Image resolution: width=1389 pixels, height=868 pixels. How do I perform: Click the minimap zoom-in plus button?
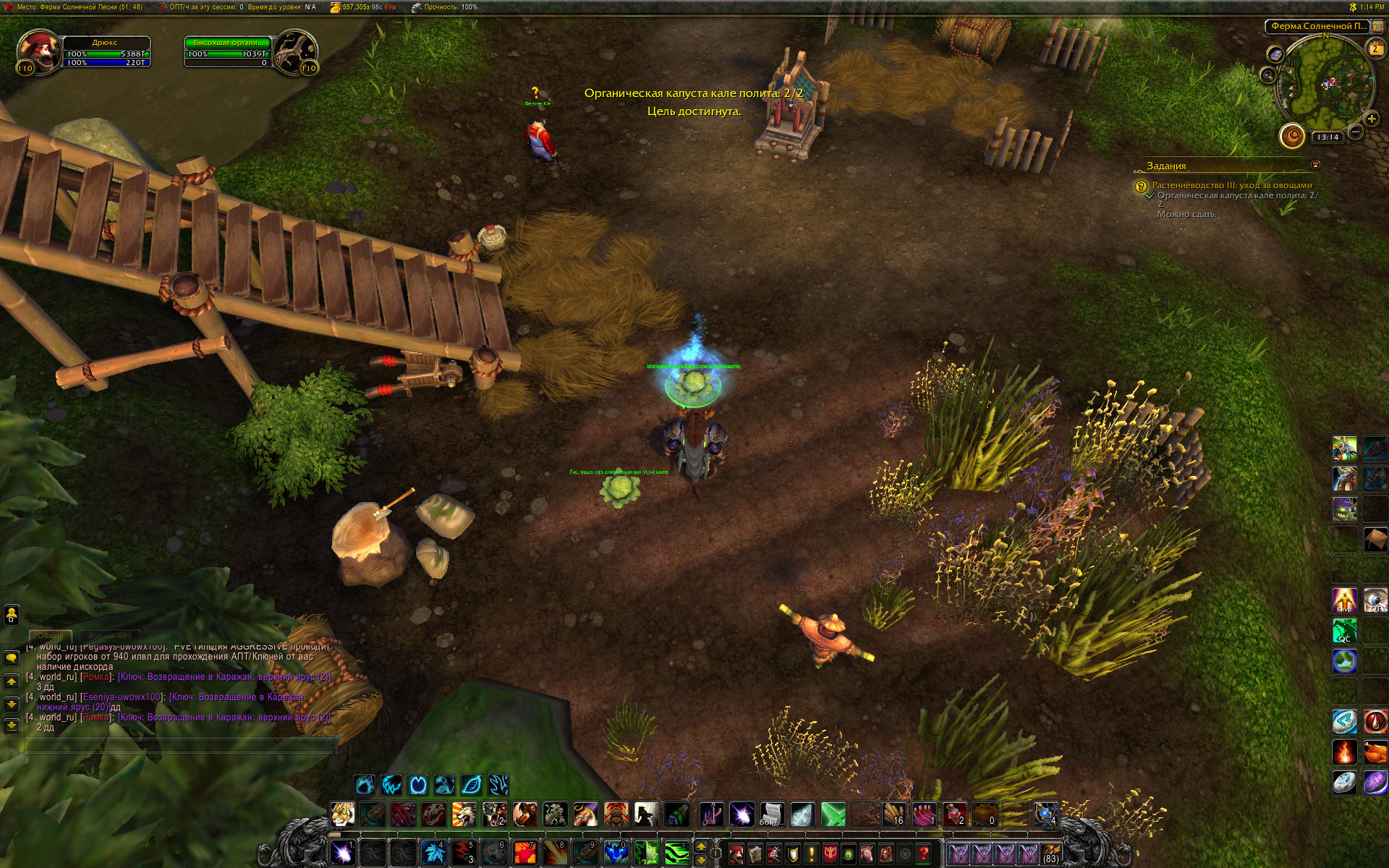point(1371,119)
